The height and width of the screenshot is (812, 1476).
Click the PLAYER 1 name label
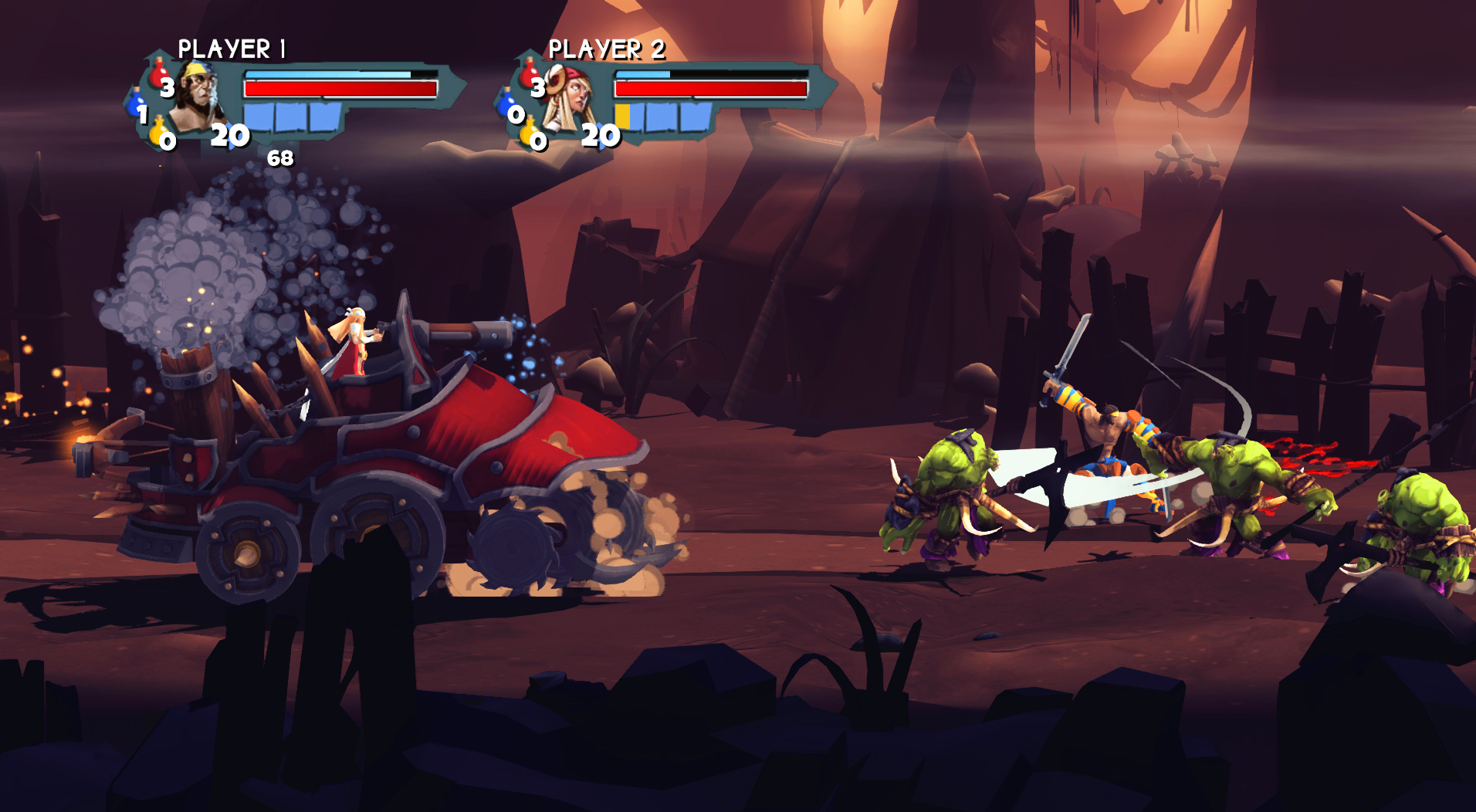tap(232, 47)
